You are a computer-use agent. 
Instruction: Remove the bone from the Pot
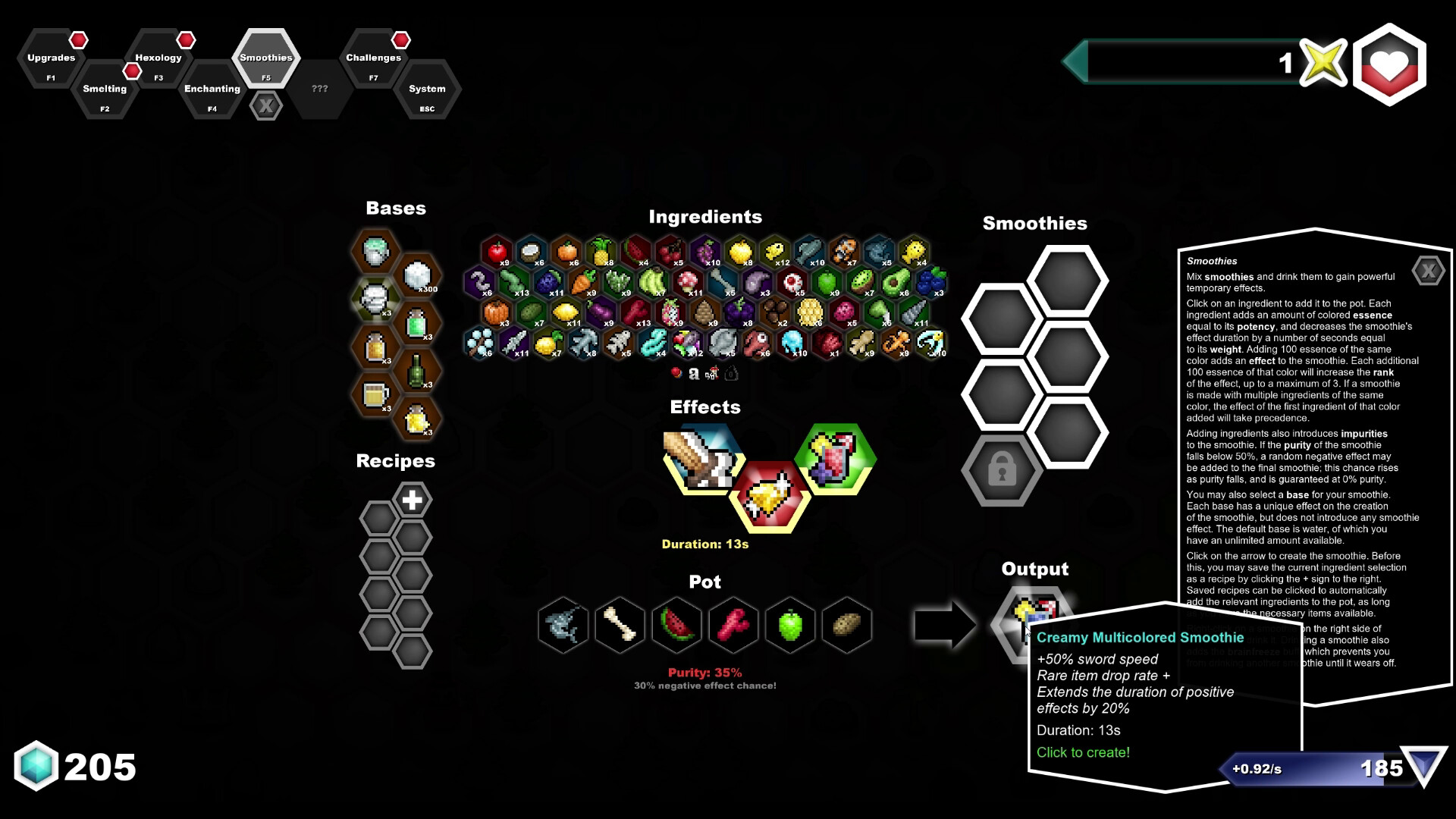tap(619, 625)
